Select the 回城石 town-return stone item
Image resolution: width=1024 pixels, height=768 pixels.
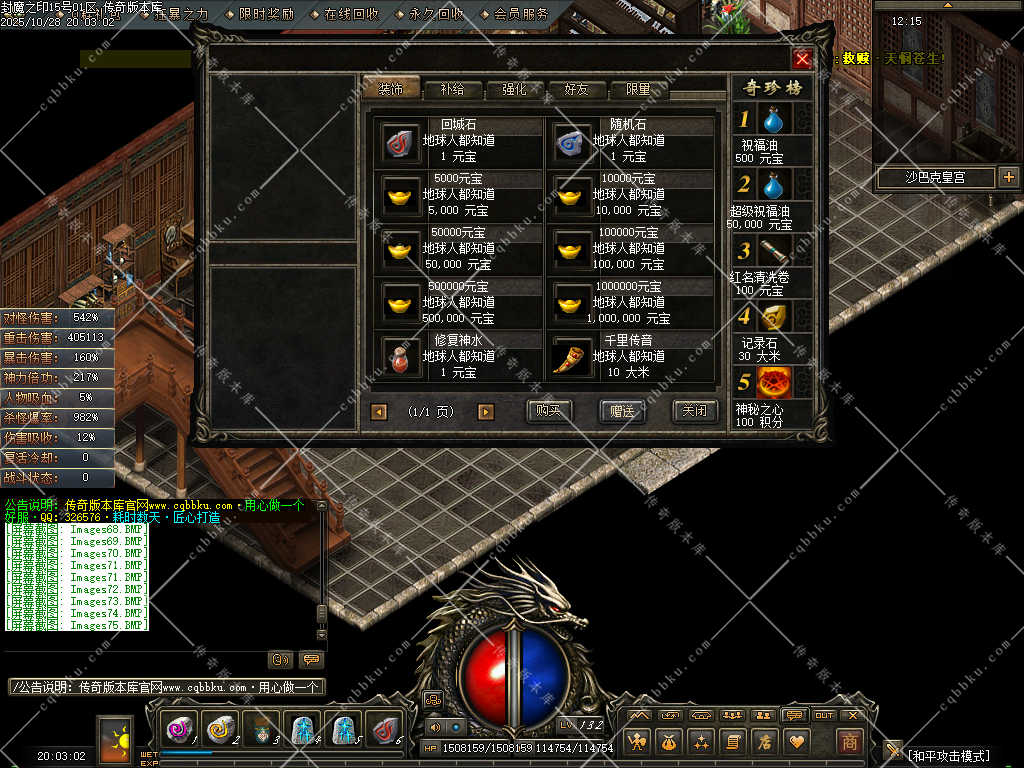pos(401,141)
